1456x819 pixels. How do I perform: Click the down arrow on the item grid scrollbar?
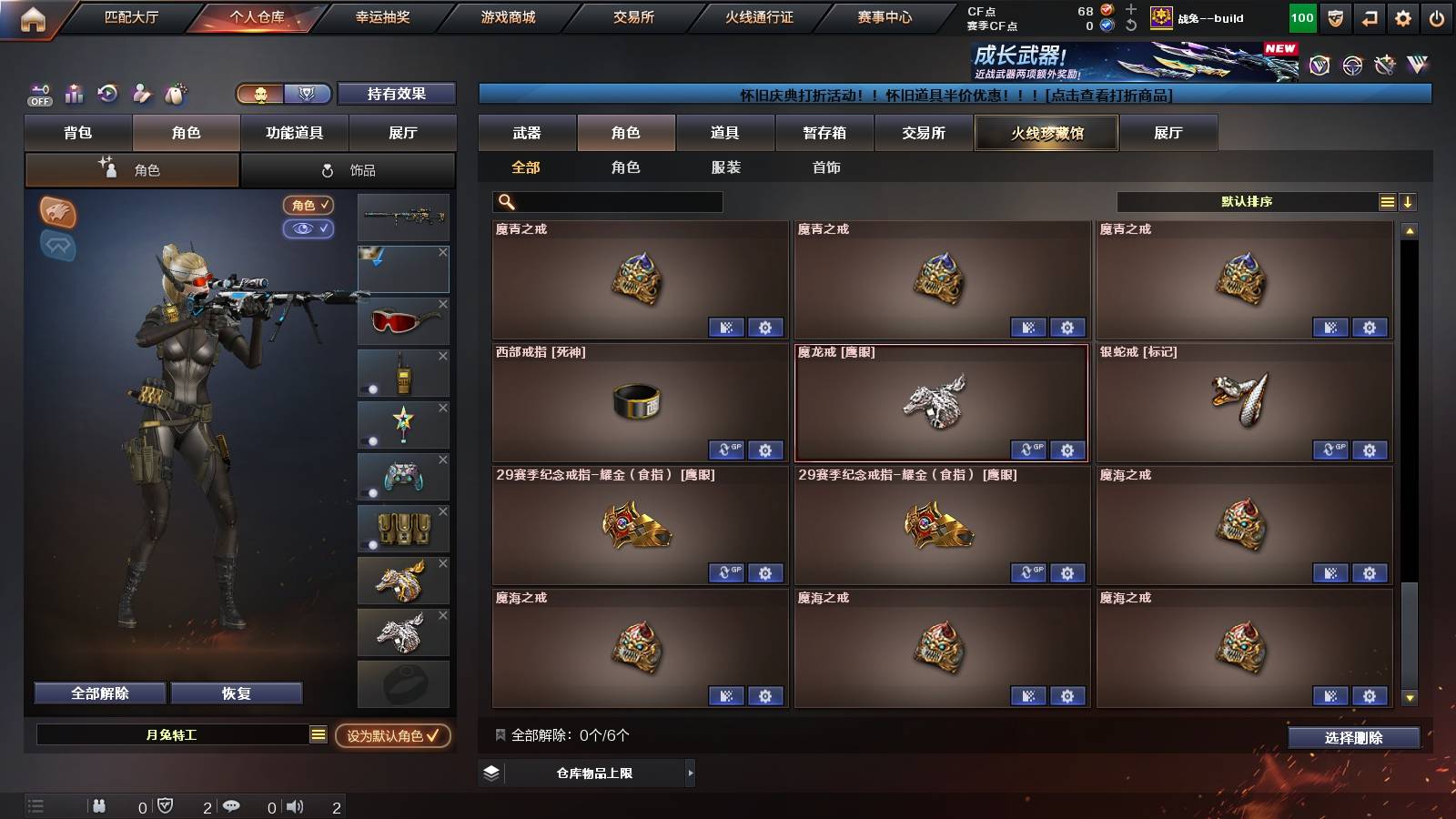click(x=1411, y=699)
